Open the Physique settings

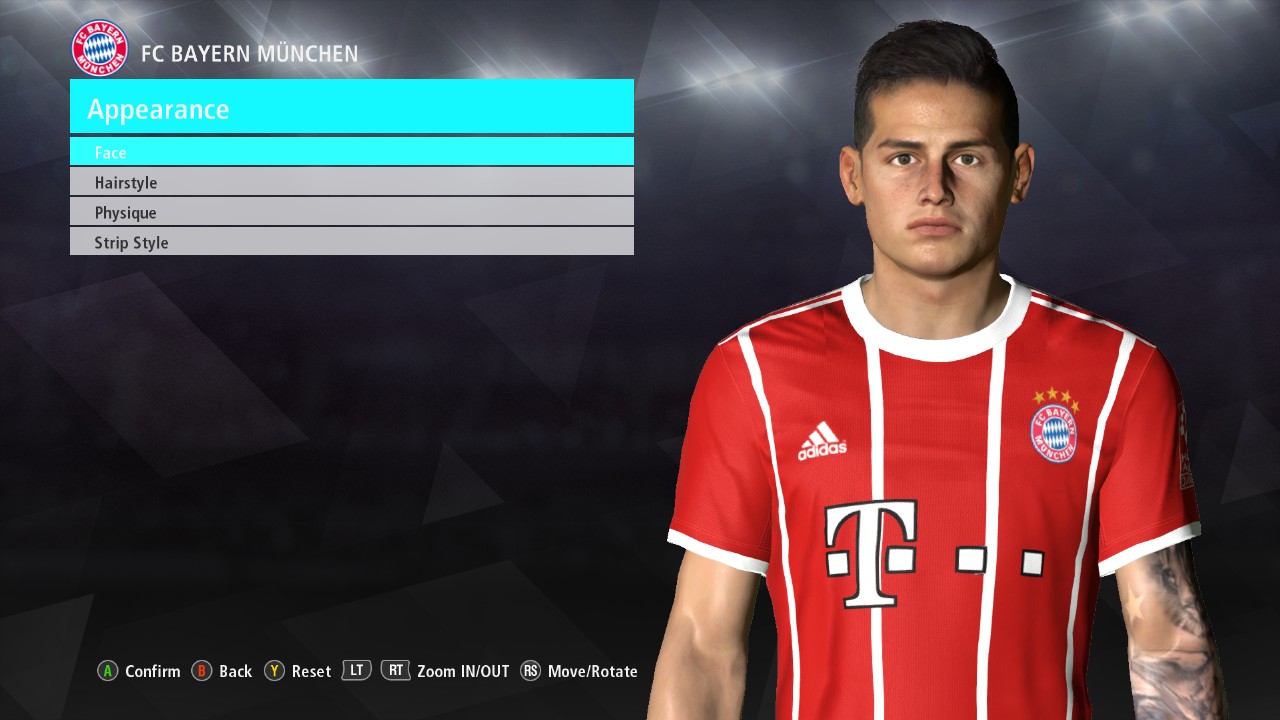[352, 212]
